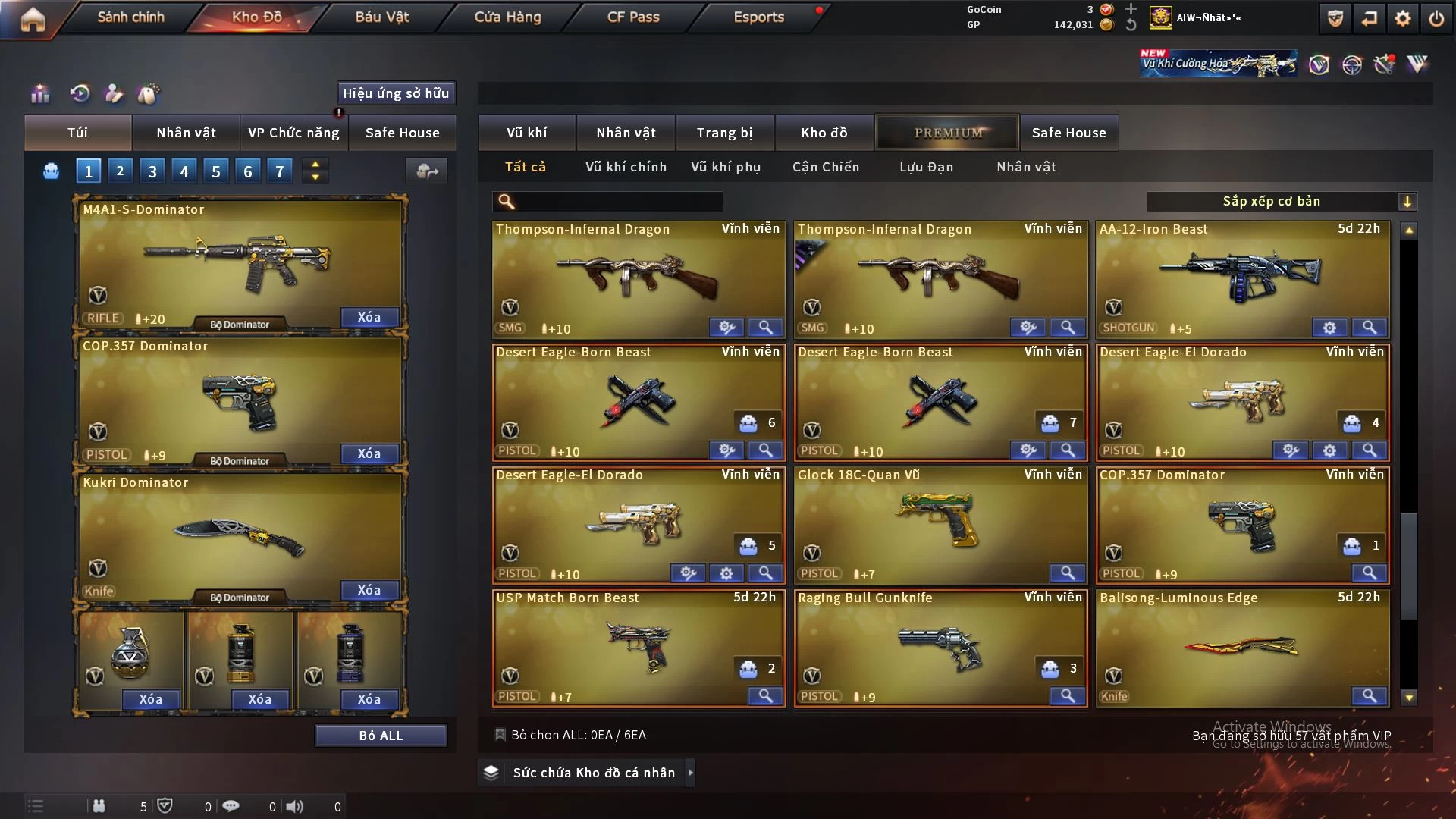Select bag number 3
Image resolution: width=1456 pixels, height=819 pixels.
[152, 171]
